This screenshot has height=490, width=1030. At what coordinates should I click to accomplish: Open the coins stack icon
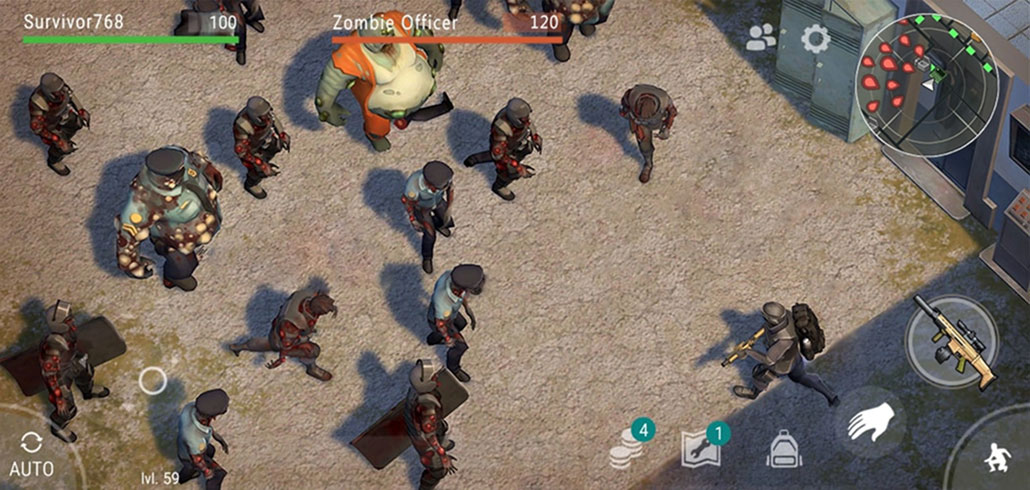coord(628,448)
